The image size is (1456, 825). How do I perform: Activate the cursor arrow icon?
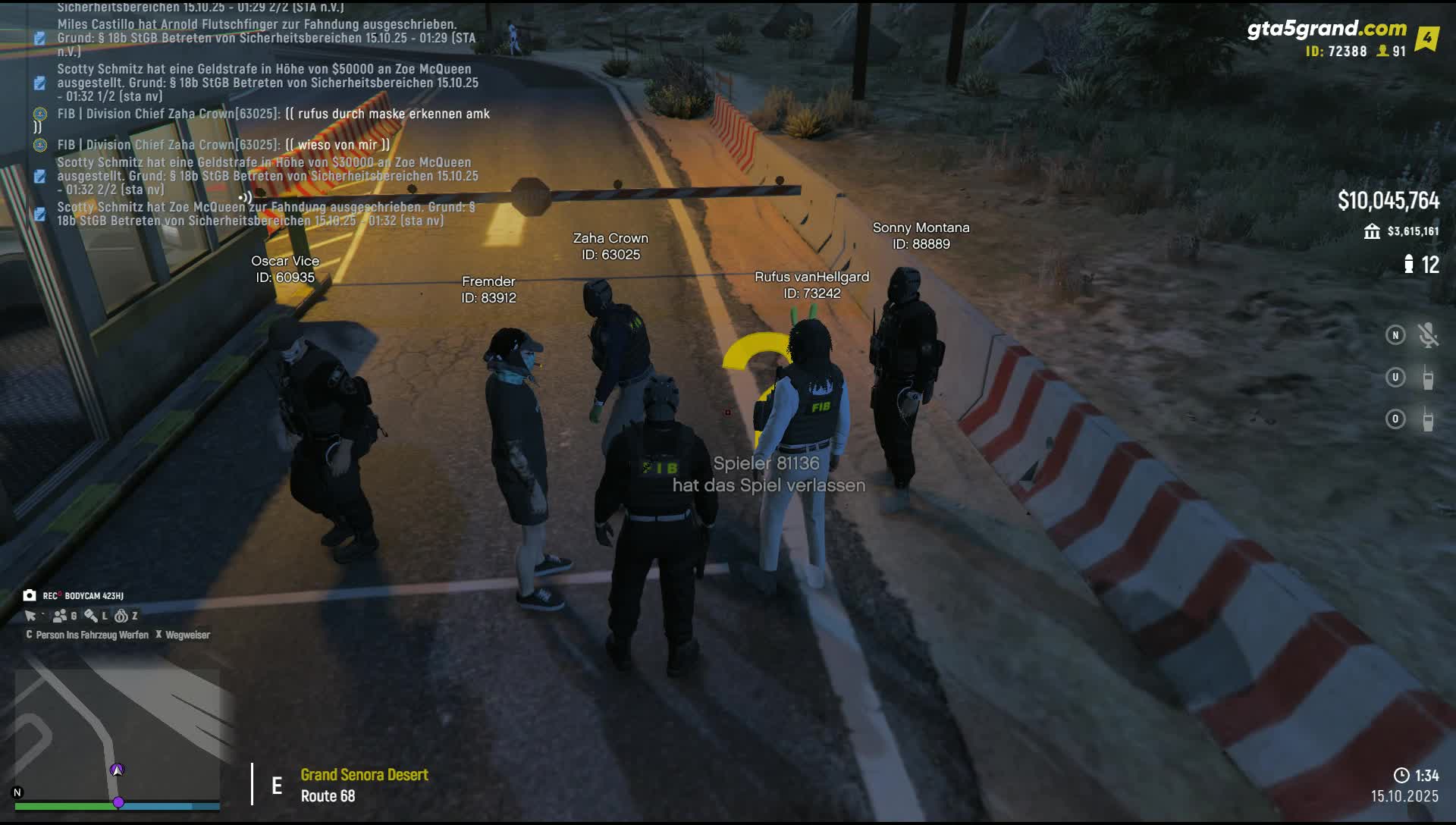(30, 616)
